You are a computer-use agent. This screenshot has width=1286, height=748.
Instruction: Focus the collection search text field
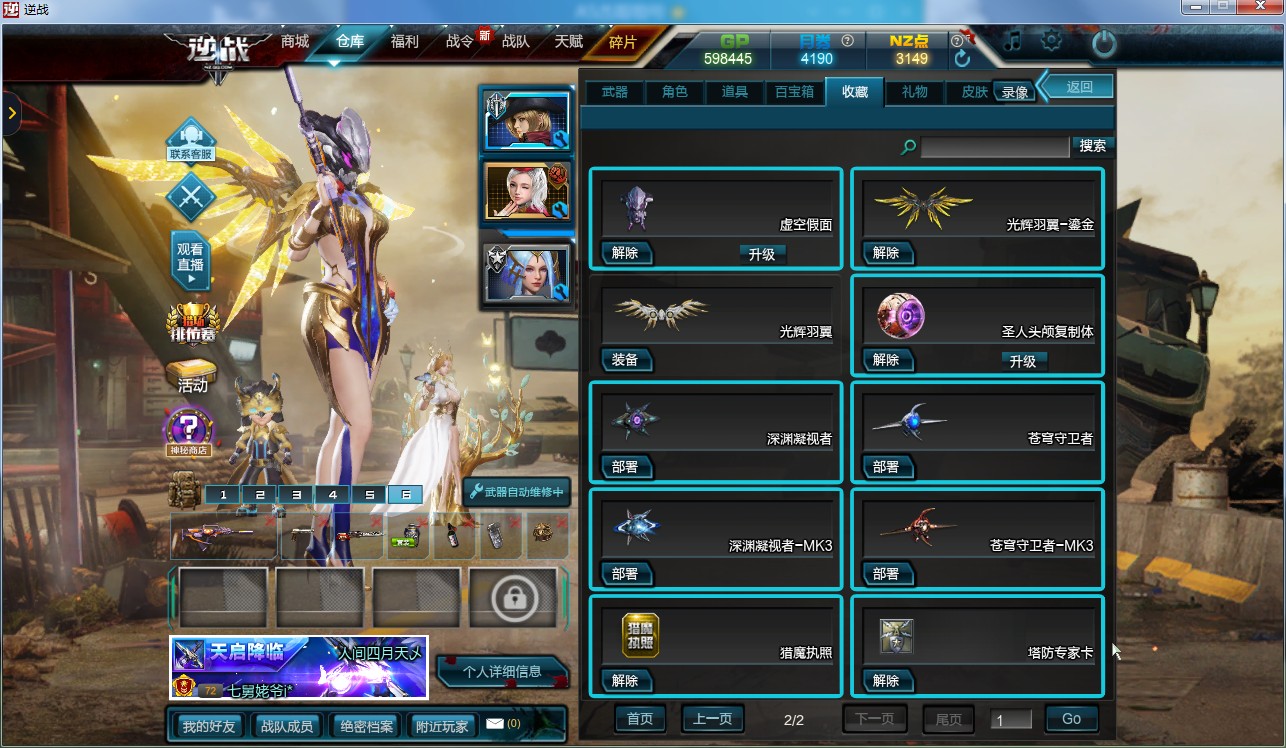tap(994, 147)
